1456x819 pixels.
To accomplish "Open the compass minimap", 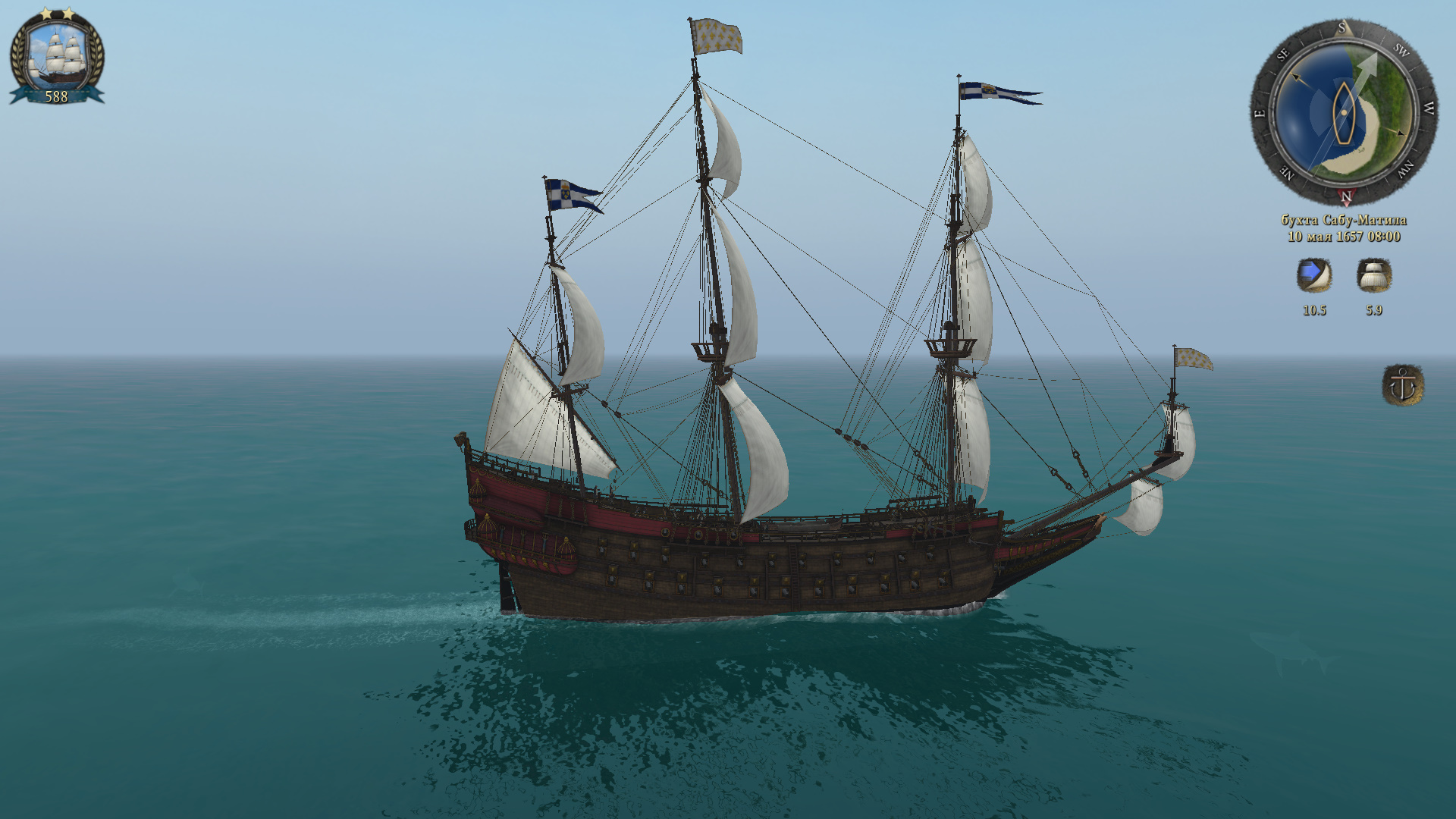I will tap(1343, 113).
